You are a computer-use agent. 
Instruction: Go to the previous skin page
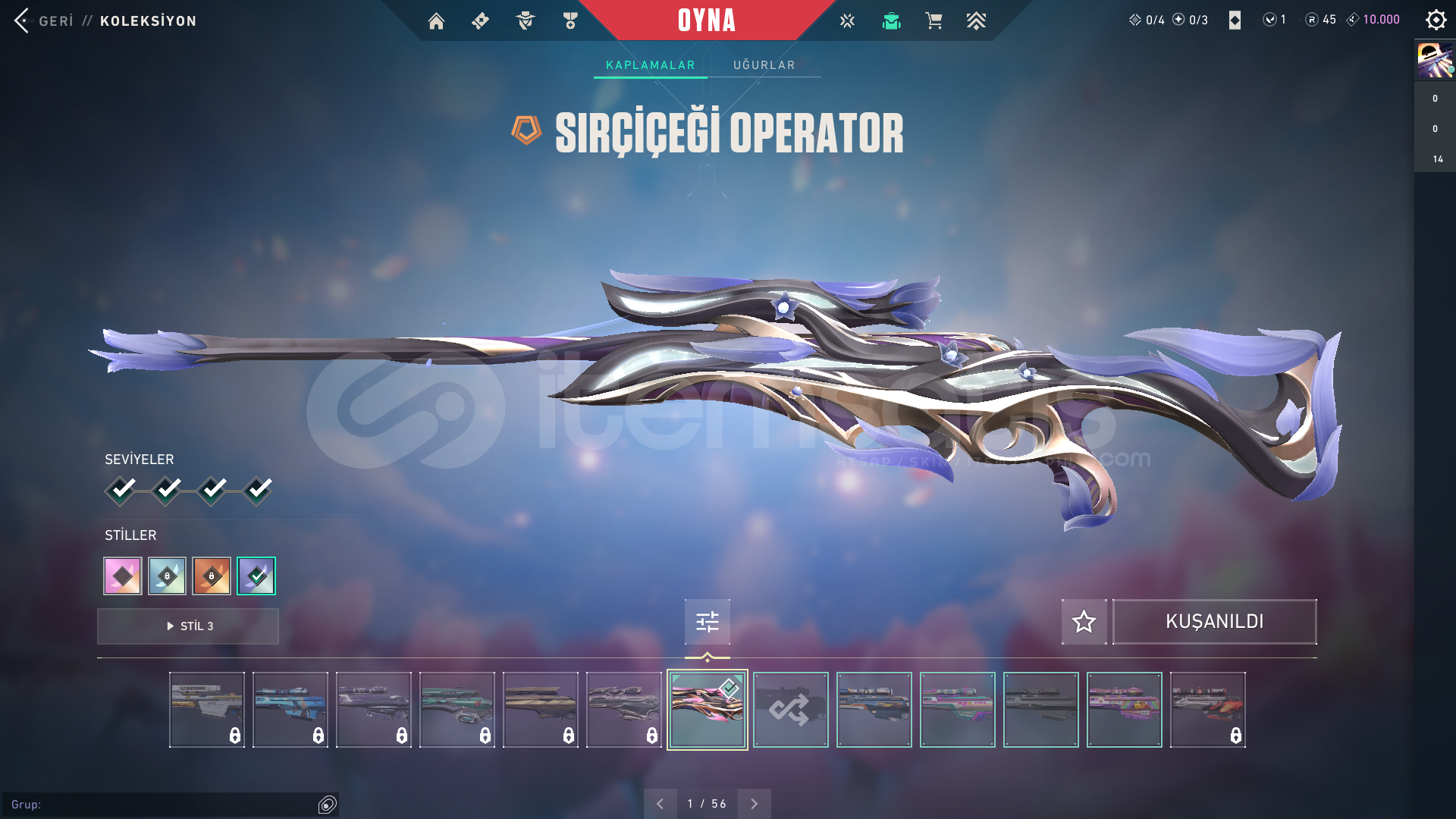pyautogui.click(x=661, y=804)
